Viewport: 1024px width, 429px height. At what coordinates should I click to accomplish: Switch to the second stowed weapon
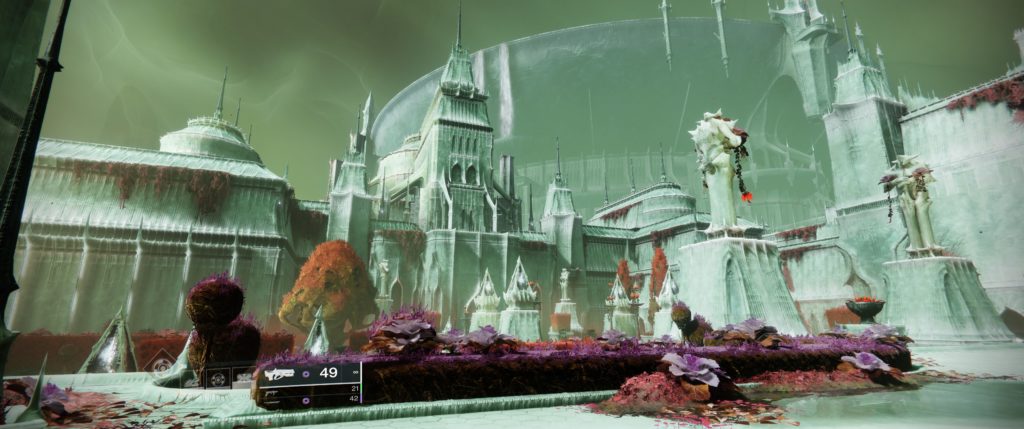(272, 389)
